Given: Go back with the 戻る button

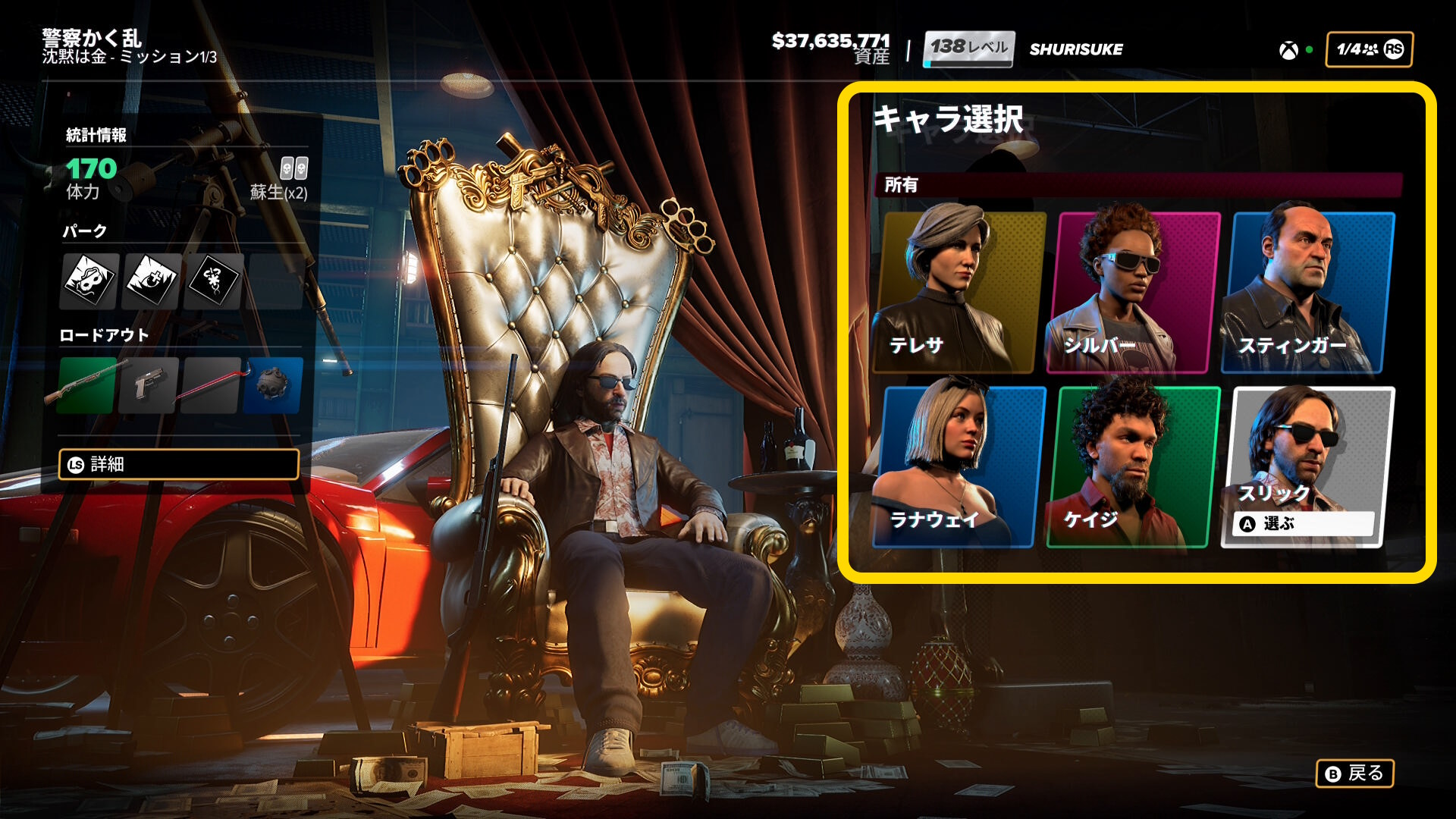Looking at the screenshot, I should point(1355,773).
